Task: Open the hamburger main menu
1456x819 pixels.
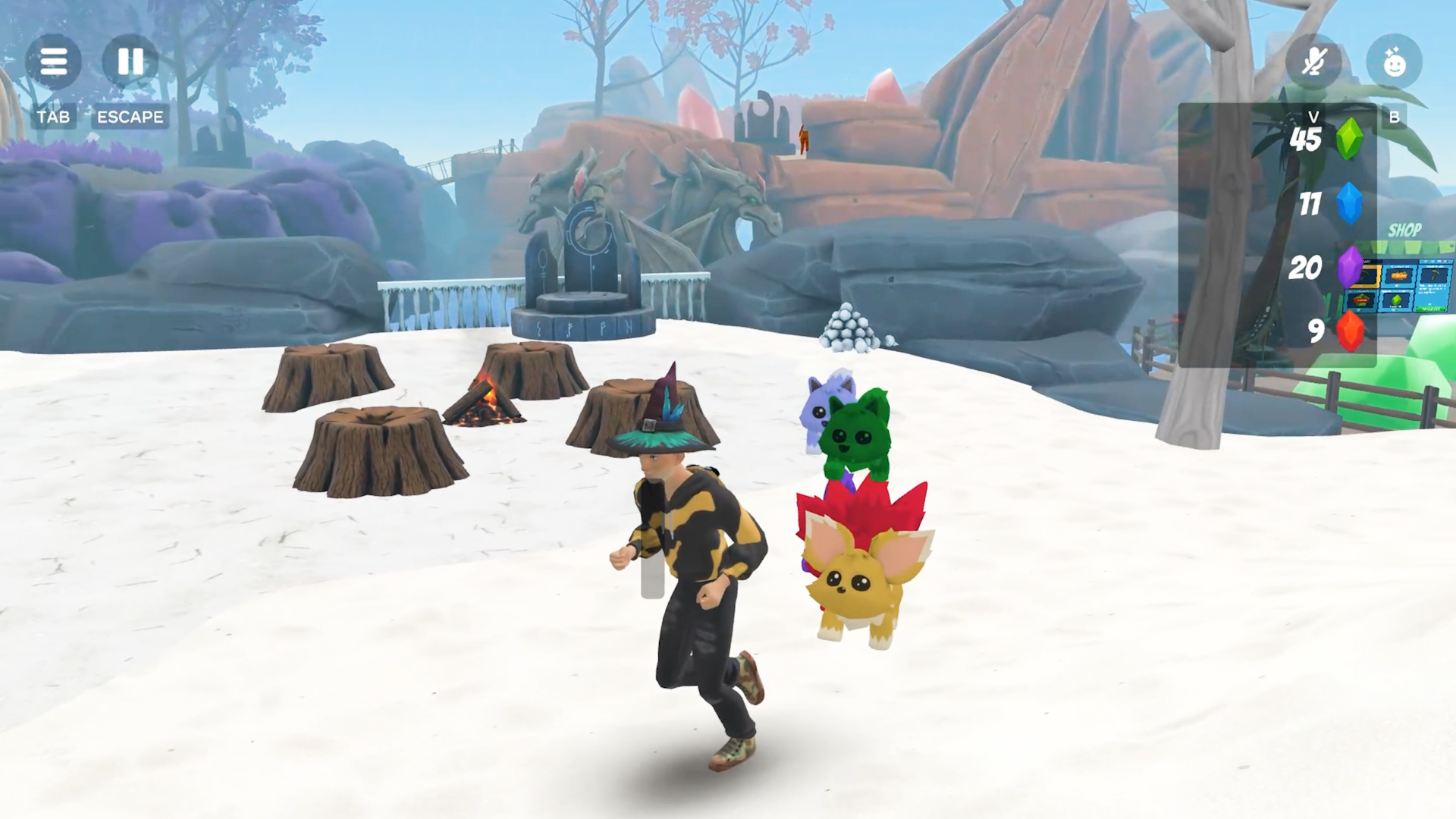Action: pos(53,61)
